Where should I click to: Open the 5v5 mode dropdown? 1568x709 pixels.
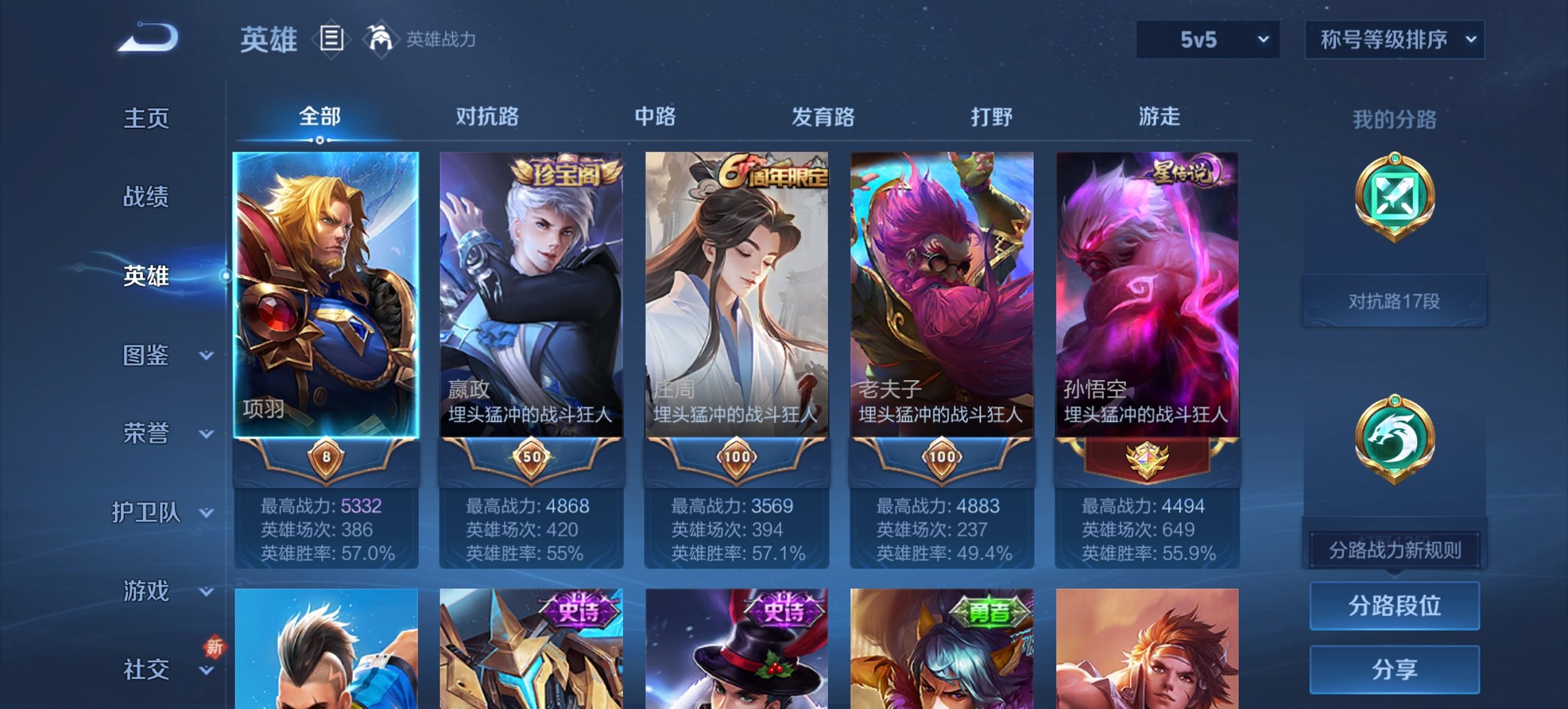pos(1207,40)
